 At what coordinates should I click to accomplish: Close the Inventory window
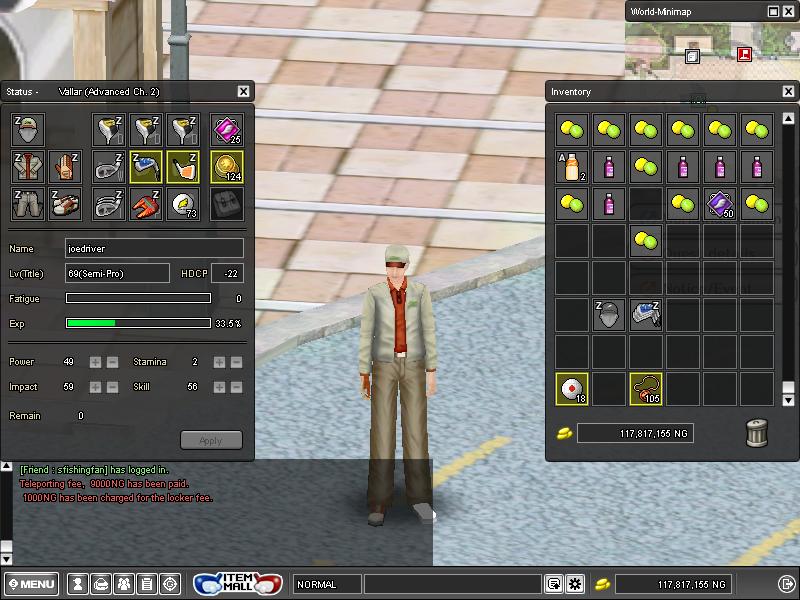click(x=787, y=92)
